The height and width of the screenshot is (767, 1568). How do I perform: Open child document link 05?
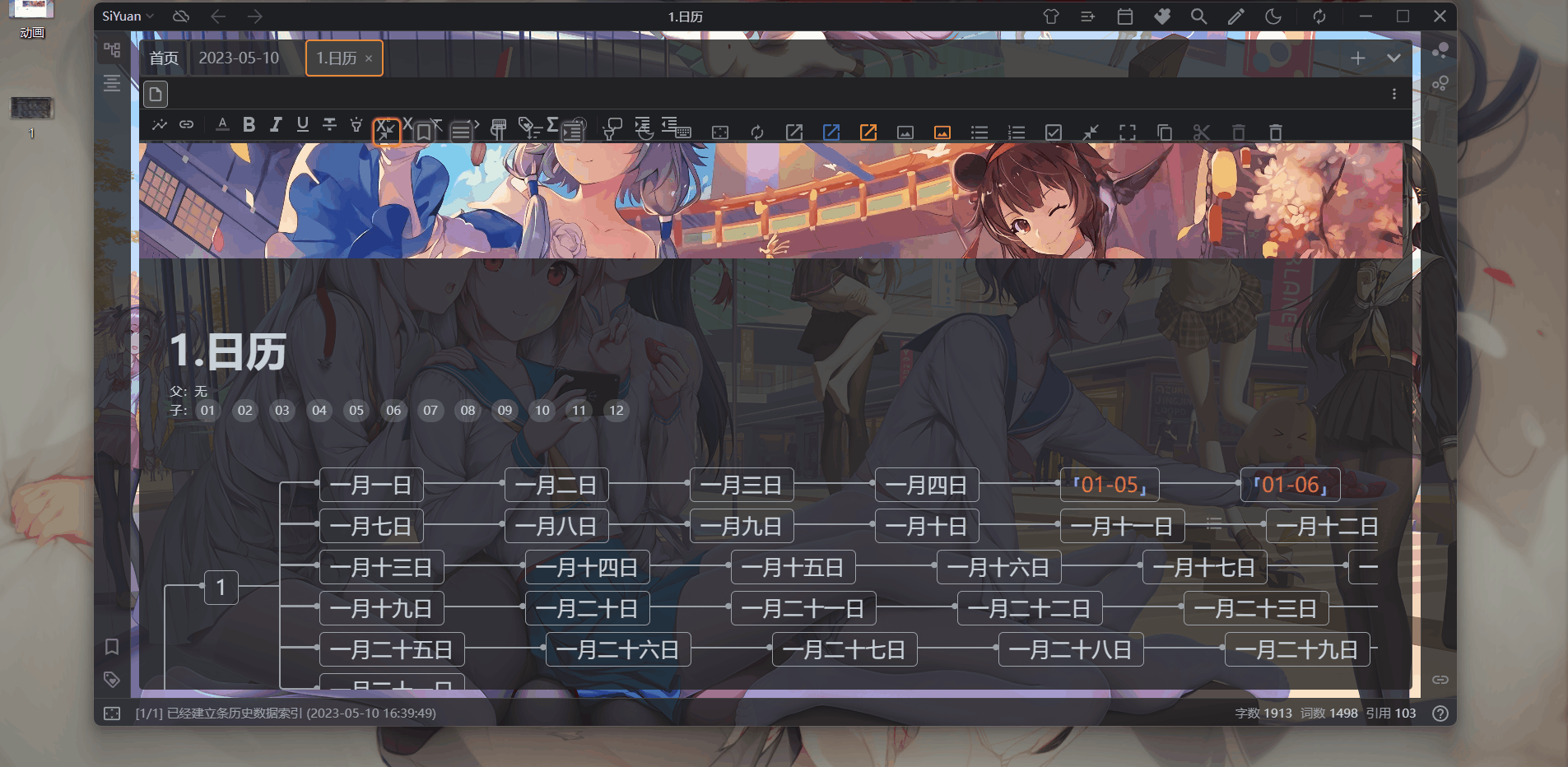(x=356, y=410)
